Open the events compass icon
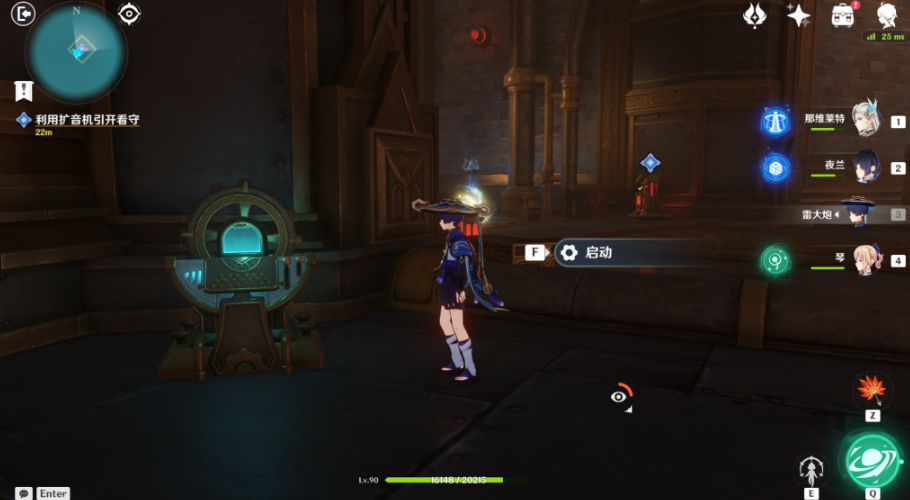 755,14
